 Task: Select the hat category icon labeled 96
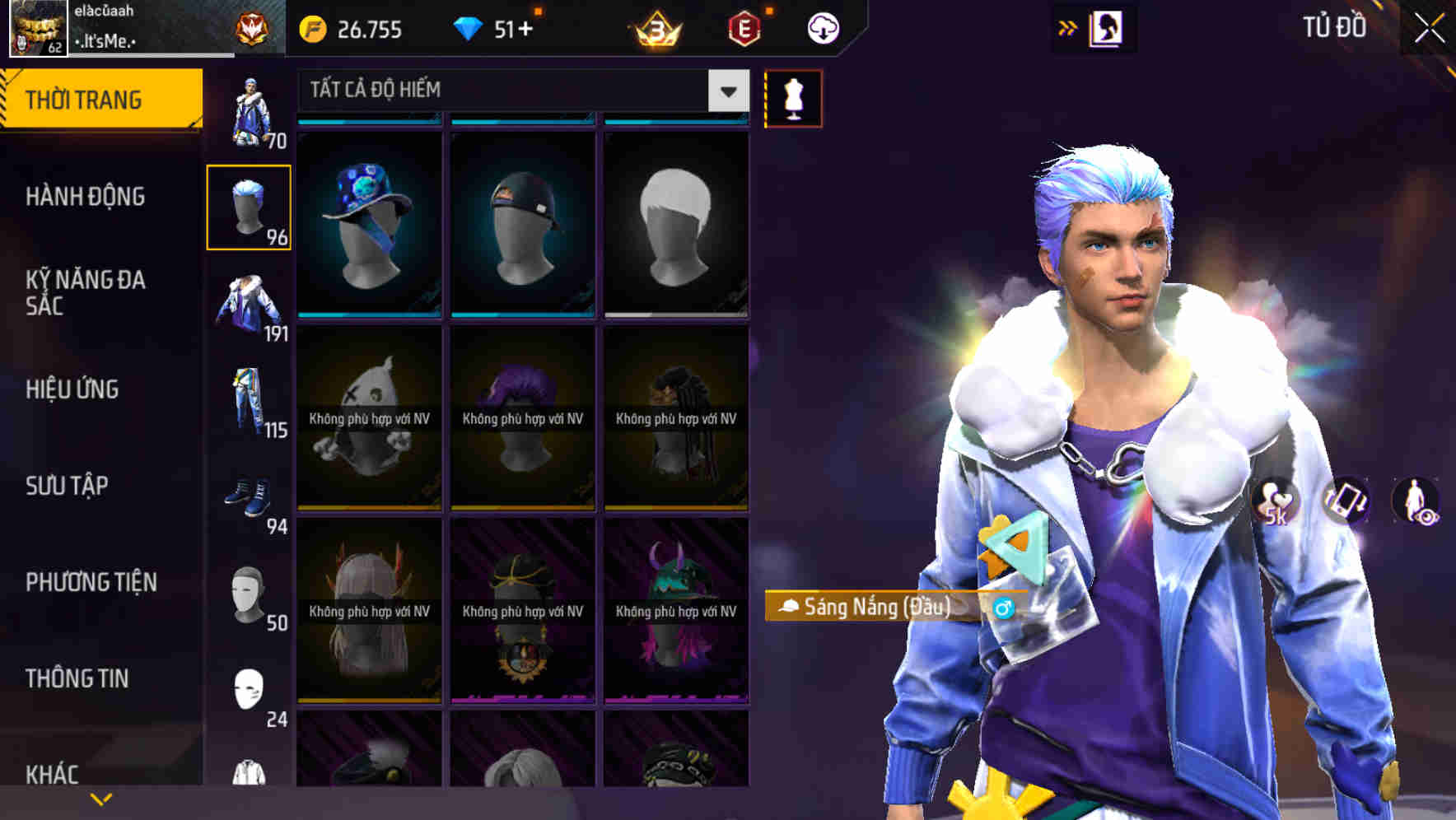click(x=249, y=206)
